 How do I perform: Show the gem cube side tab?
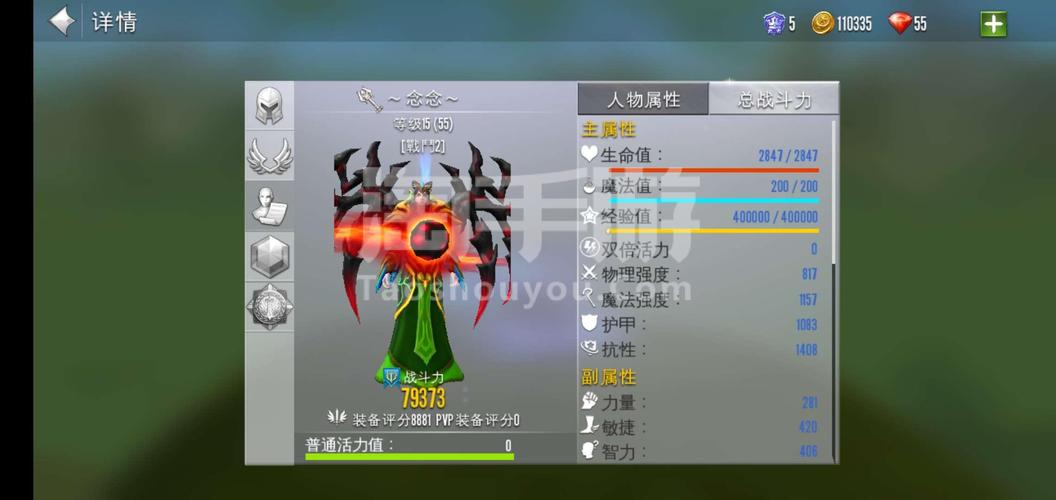(269, 257)
